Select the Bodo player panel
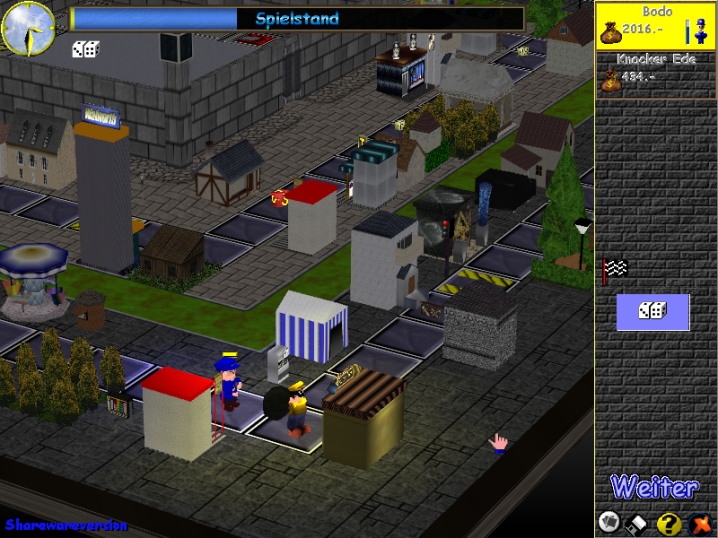The width and height of the screenshot is (718, 538). [656, 25]
